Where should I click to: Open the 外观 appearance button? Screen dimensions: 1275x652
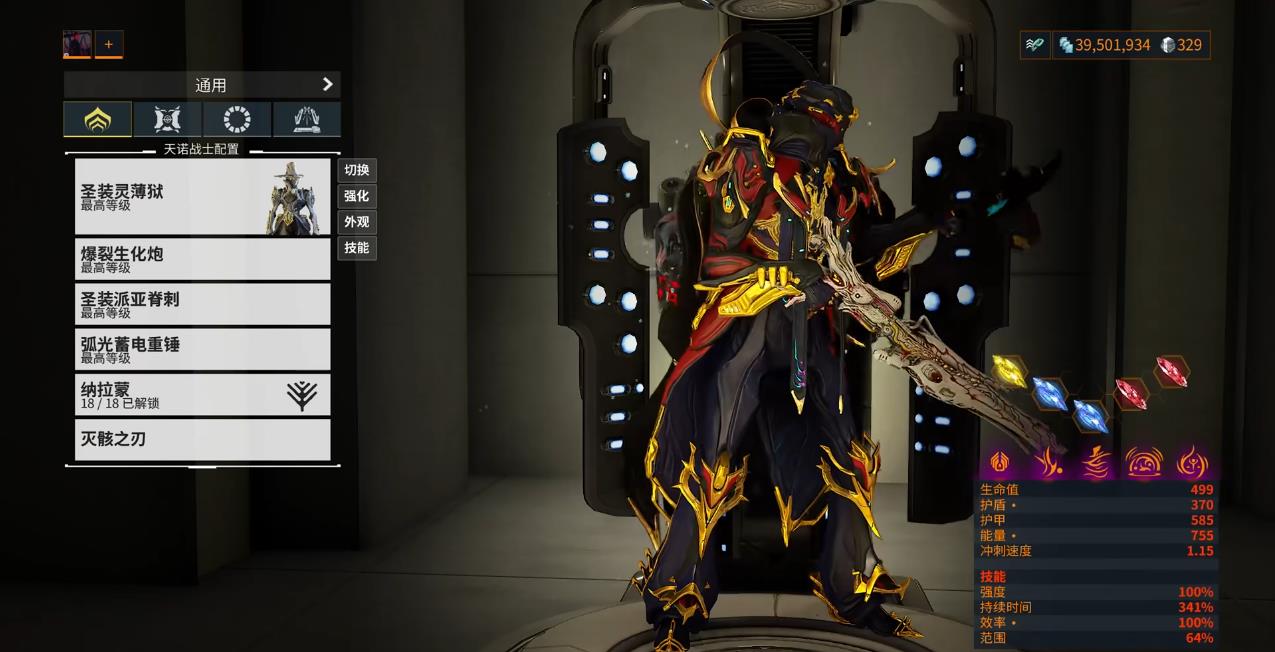[x=356, y=222]
